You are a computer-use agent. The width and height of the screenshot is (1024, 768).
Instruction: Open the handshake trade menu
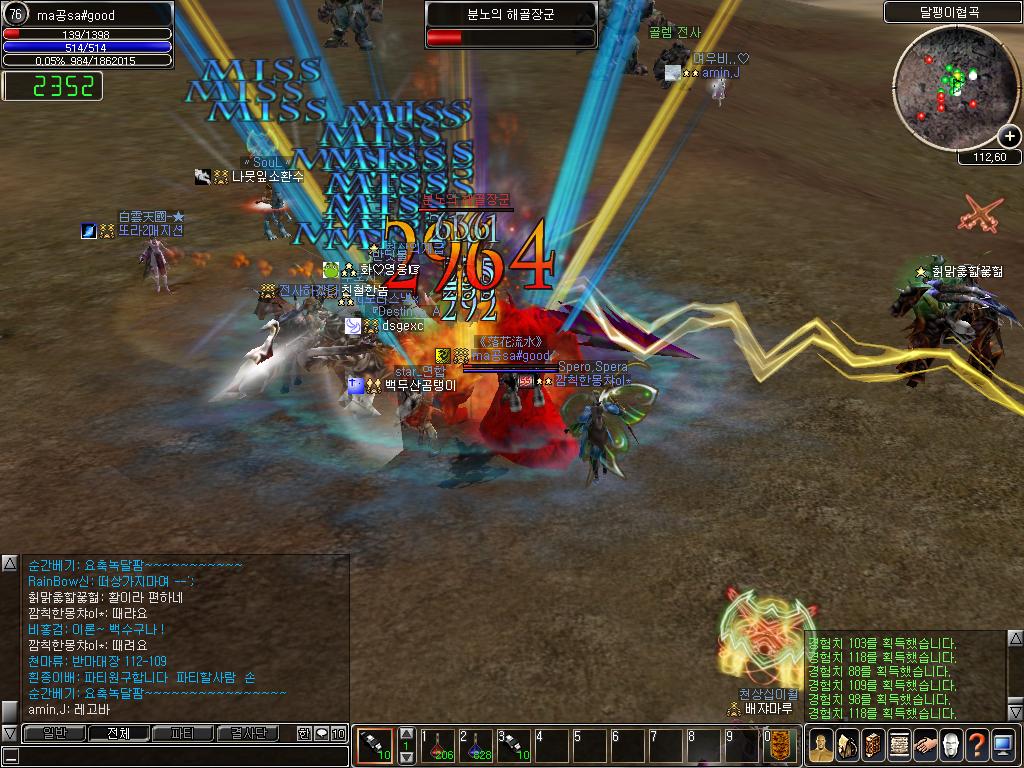coord(925,746)
